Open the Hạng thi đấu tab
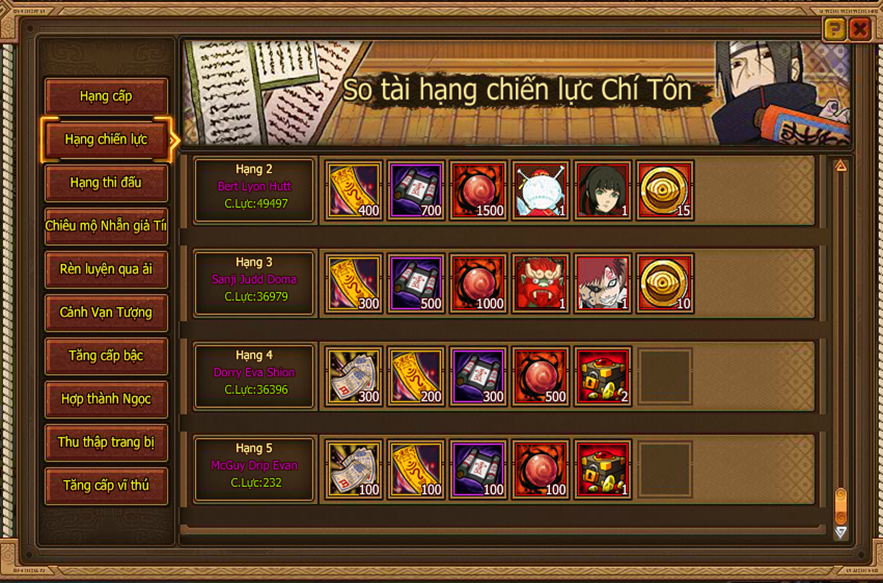883x583 pixels. [x=106, y=183]
